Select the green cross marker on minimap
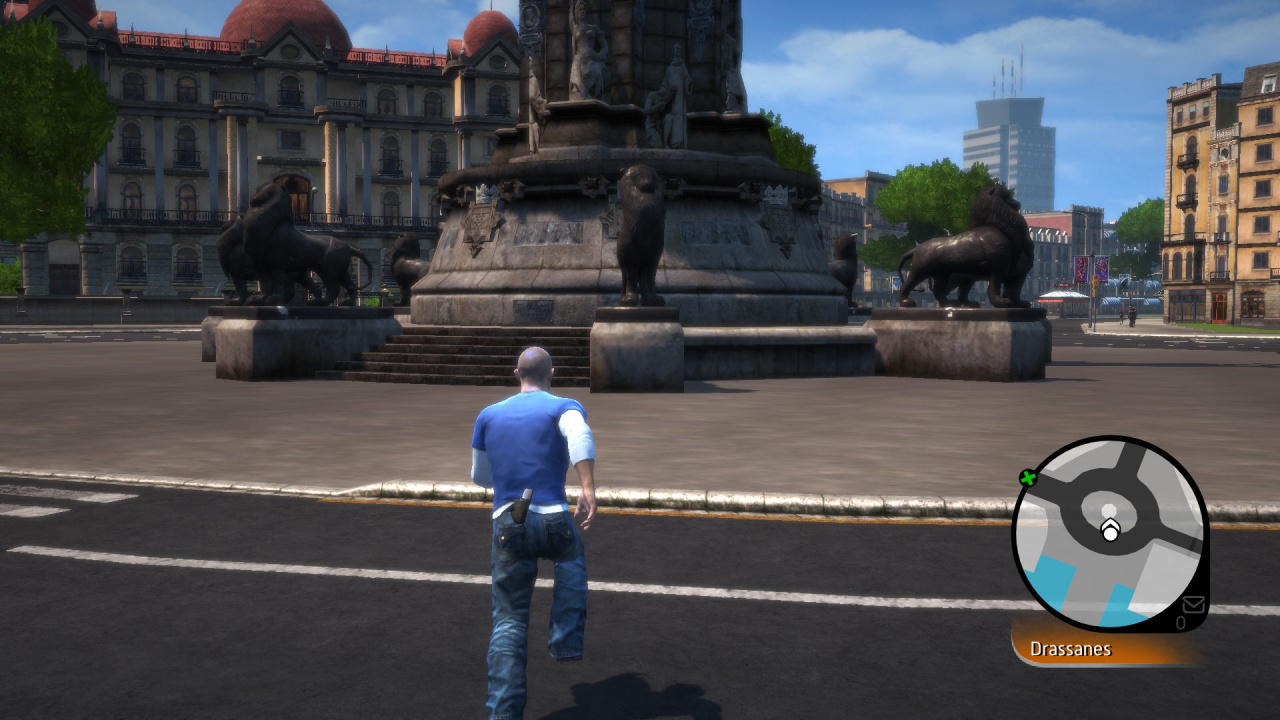The image size is (1280, 720). click(x=1027, y=478)
